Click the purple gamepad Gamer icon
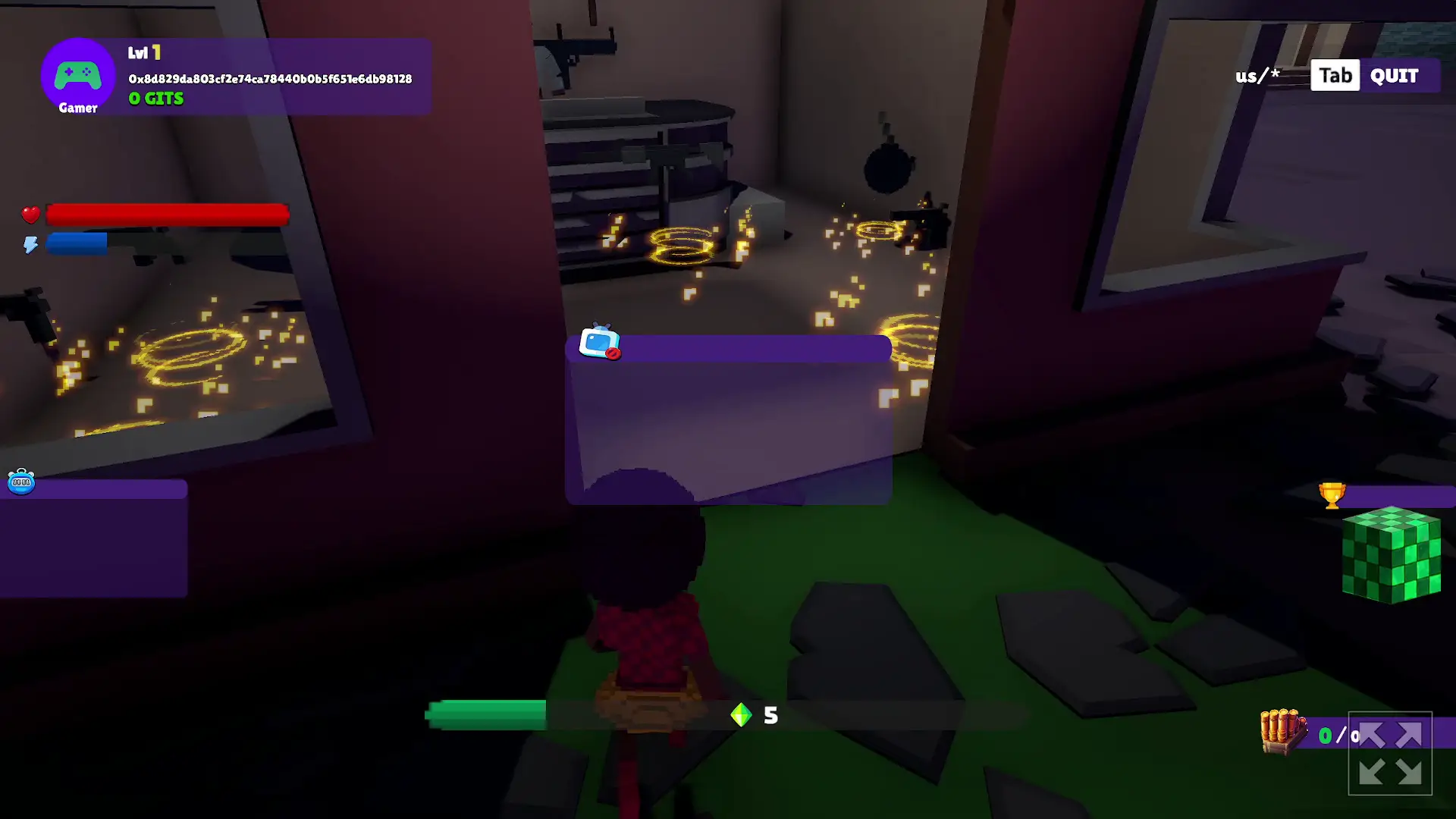 [x=78, y=76]
